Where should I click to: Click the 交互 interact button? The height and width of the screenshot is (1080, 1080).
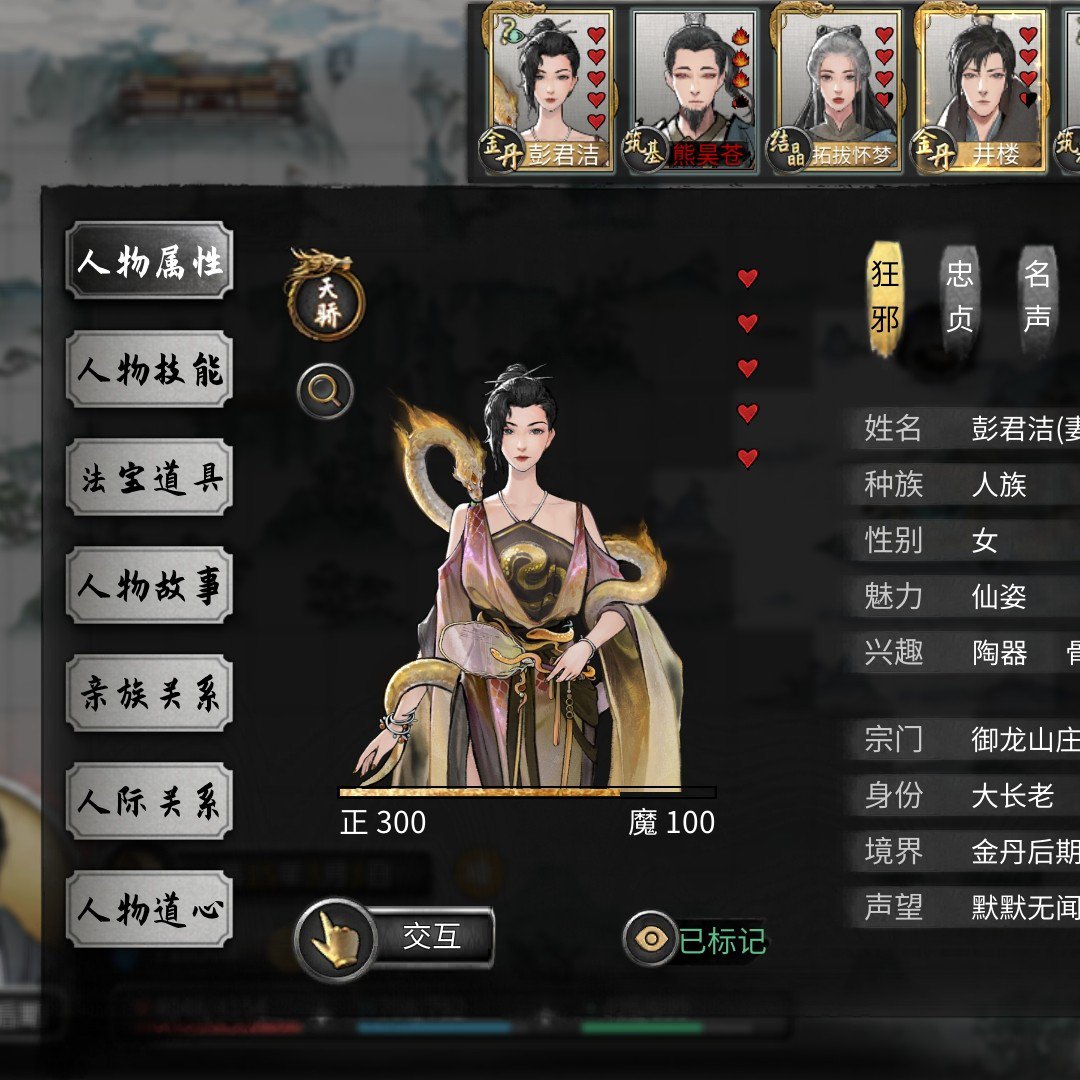click(x=396, y=938)
